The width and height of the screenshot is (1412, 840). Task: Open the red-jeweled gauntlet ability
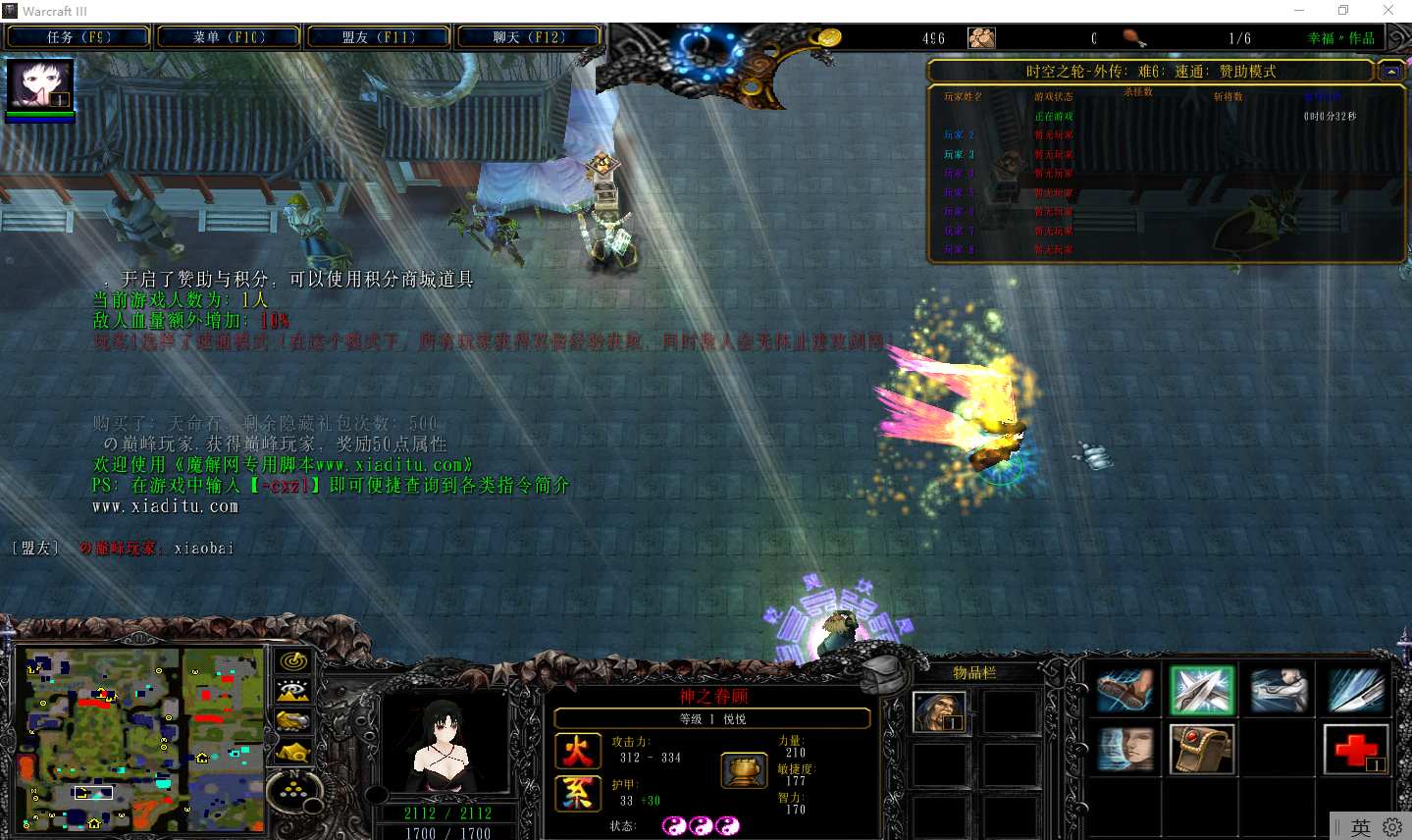click(1201, 751)
